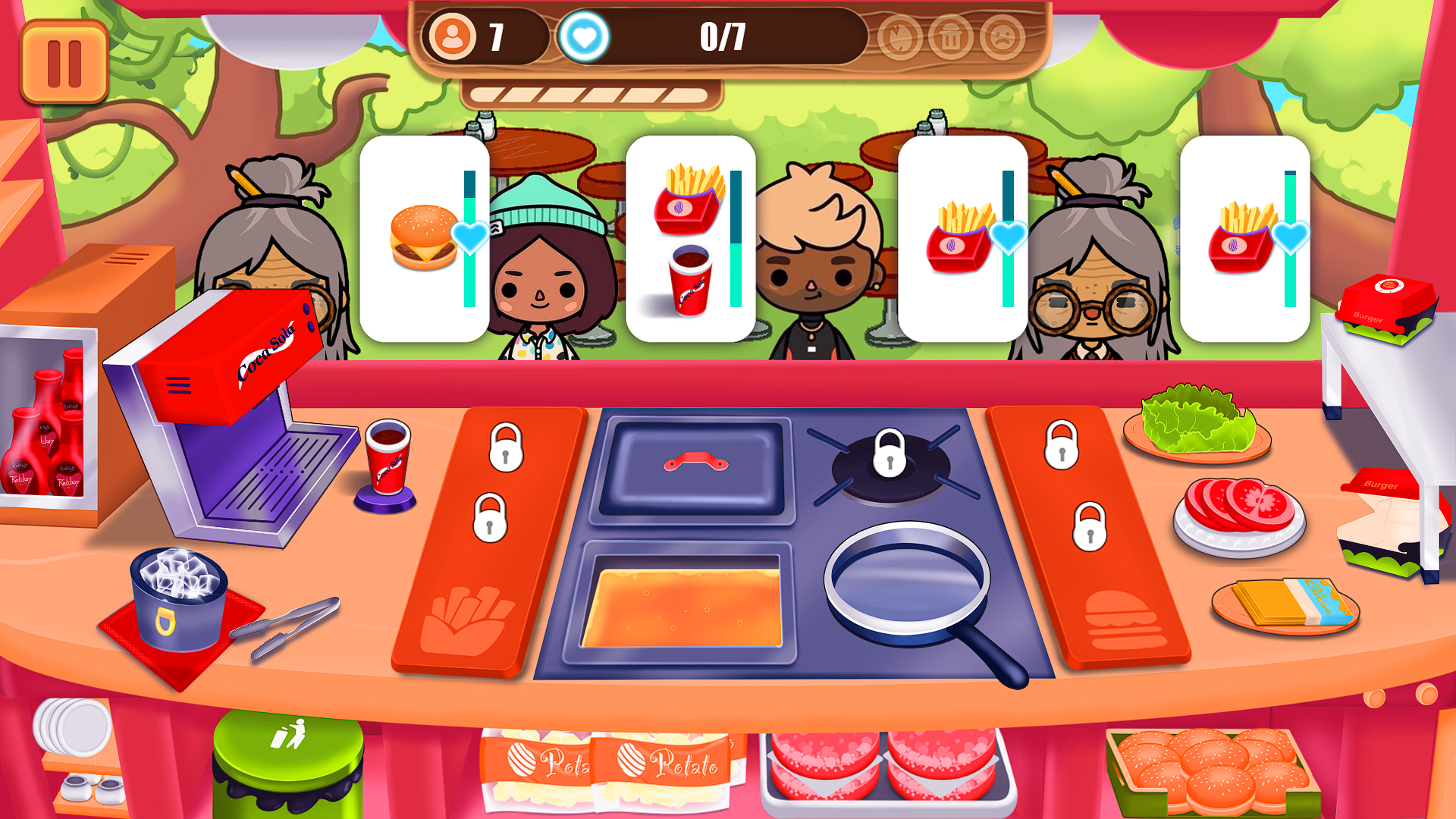
Task: Tap the flame boost icon on top bar
Action: click(899, 36)
